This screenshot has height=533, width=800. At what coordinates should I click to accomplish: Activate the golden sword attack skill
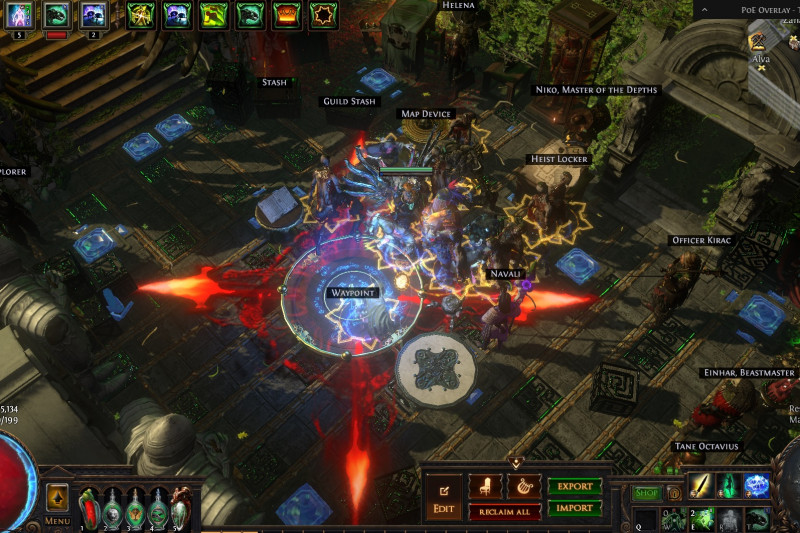700,485
